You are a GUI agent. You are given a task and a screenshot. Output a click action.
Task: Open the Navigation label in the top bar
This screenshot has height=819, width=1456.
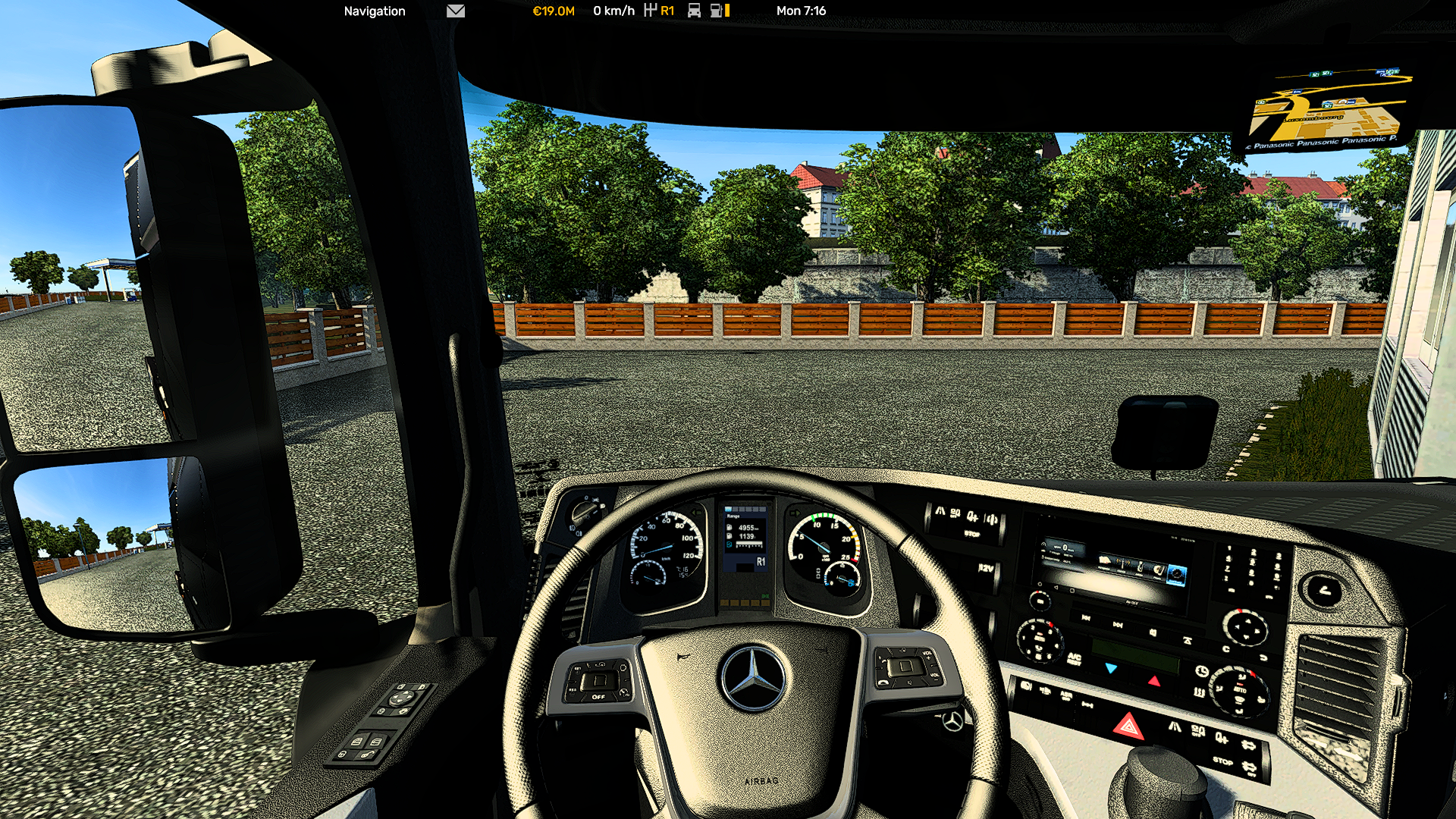coord(374,11)
